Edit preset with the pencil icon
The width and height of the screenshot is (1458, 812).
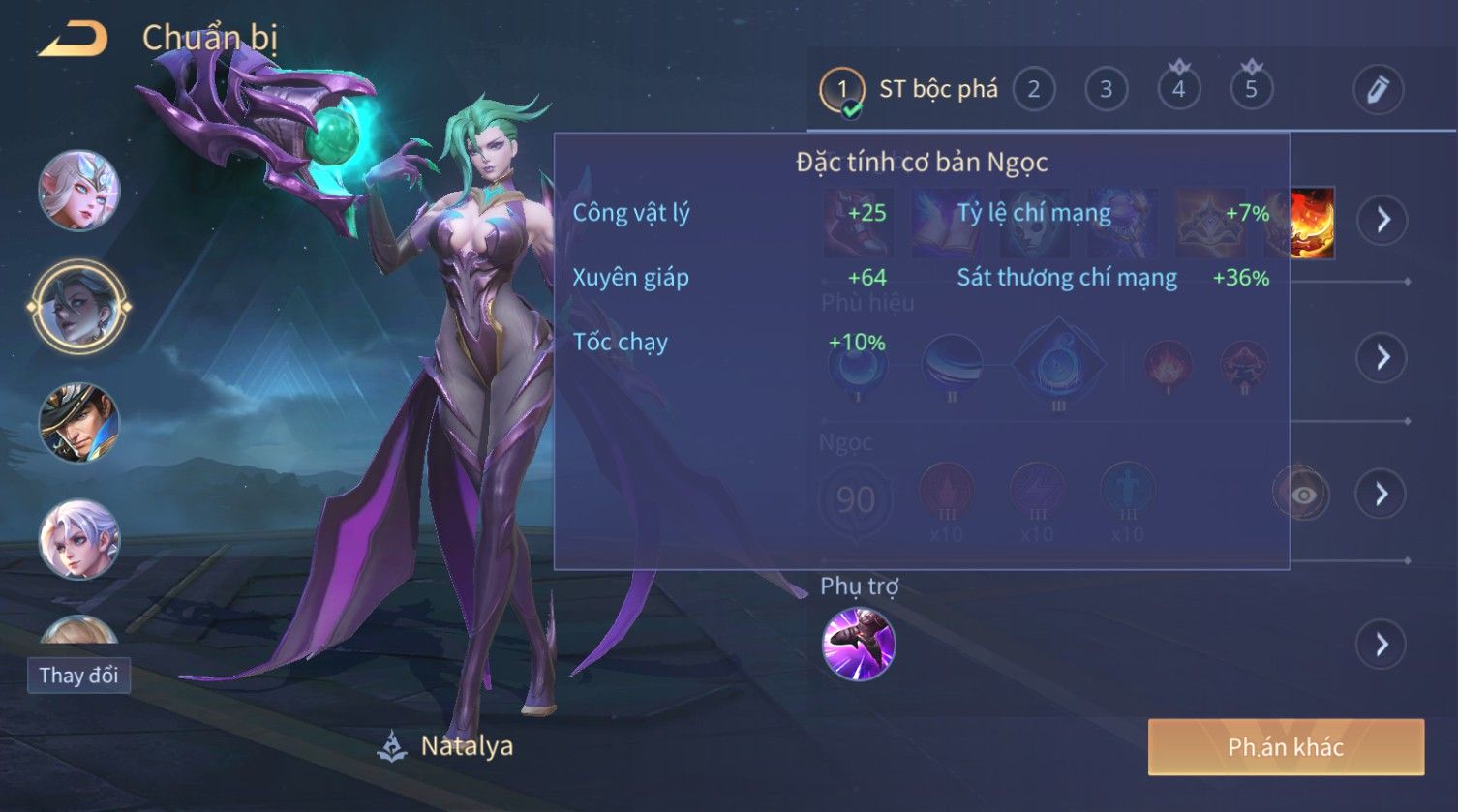1378,90
